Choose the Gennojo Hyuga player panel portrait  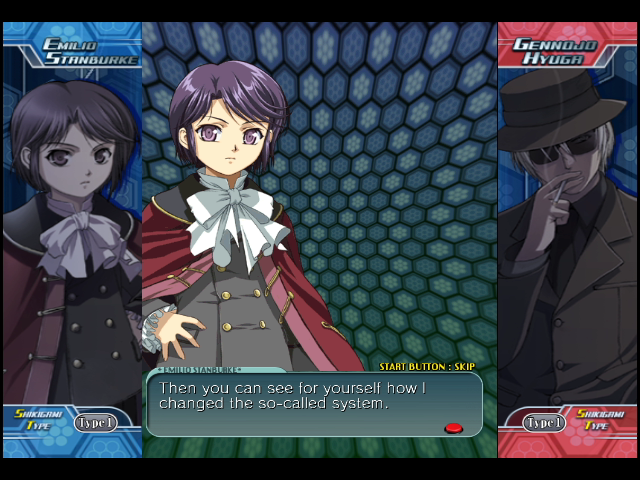tap(567, 230)
